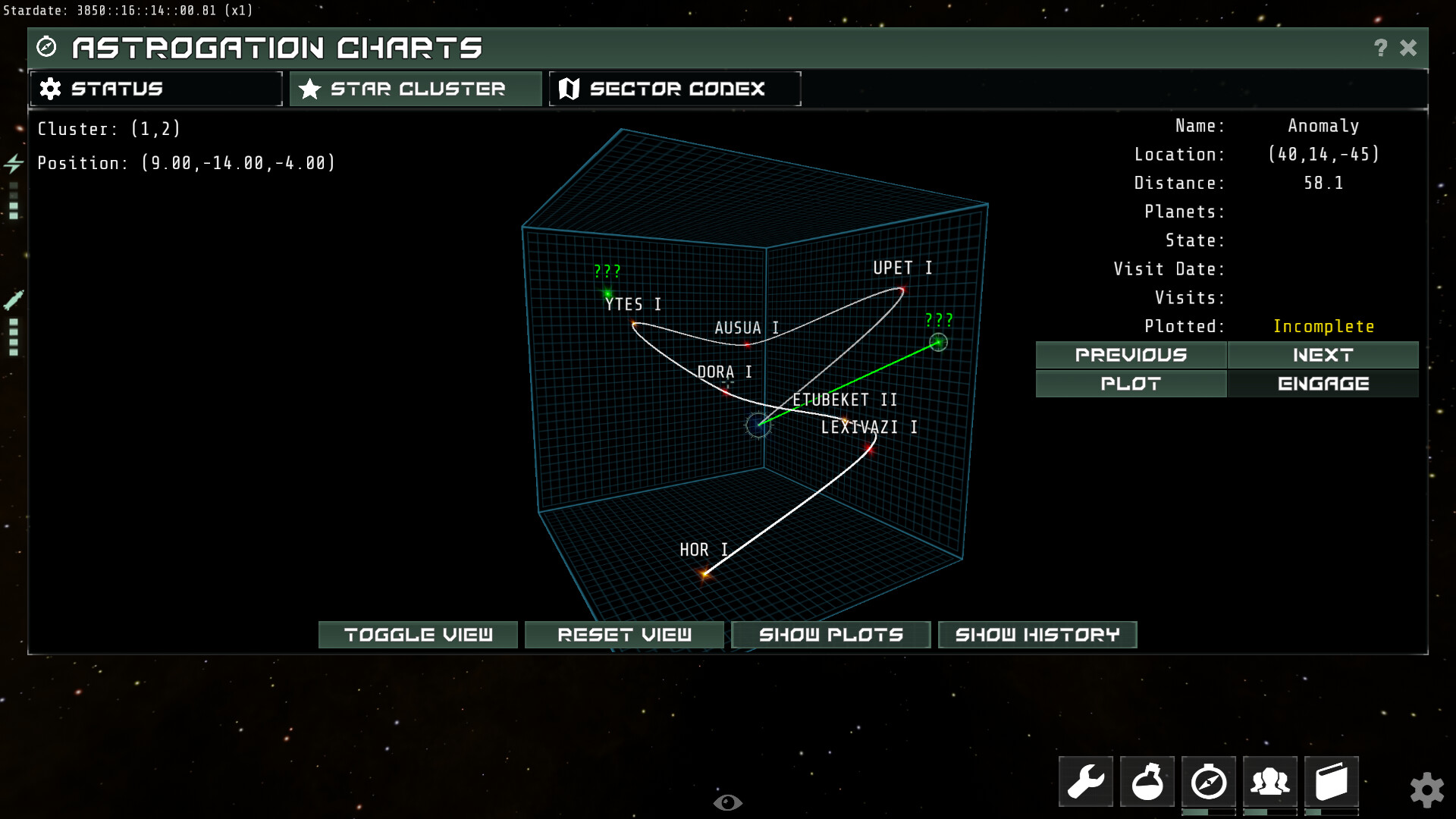Open the settings gear in the corner

[x=1429, y=789]
